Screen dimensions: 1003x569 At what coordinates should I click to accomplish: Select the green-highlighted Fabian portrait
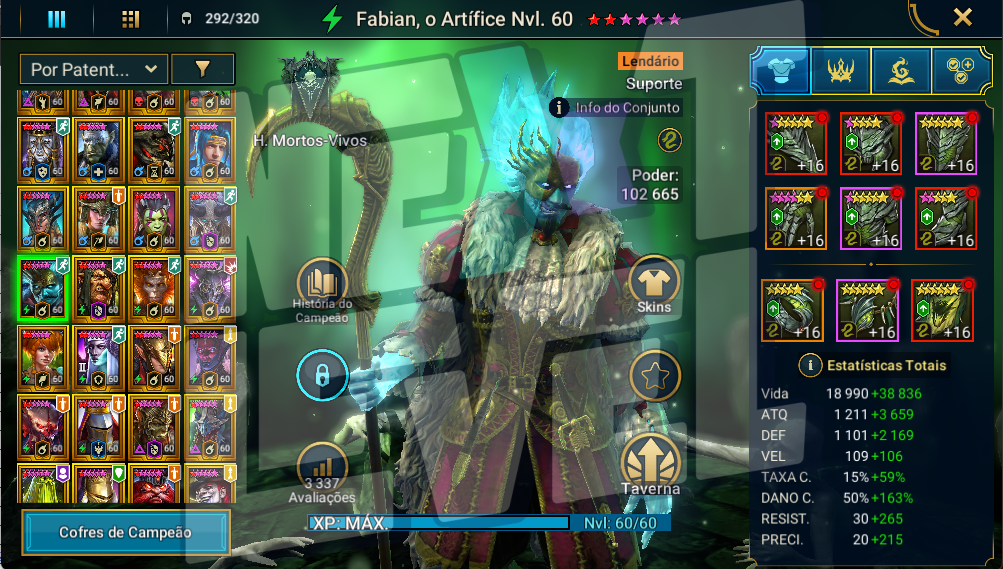[x=42, y=286]
